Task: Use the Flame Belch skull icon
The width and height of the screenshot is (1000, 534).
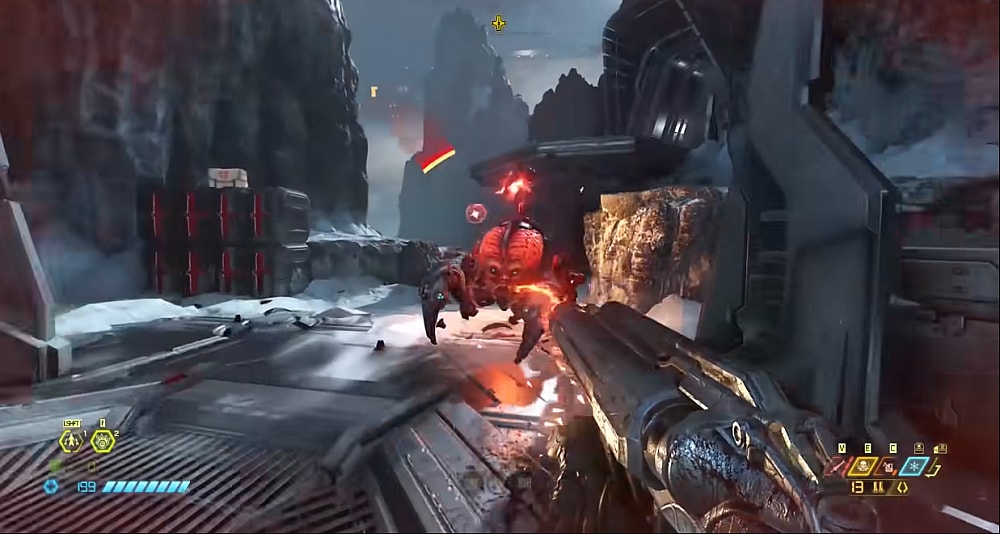Action: point(863,465)
